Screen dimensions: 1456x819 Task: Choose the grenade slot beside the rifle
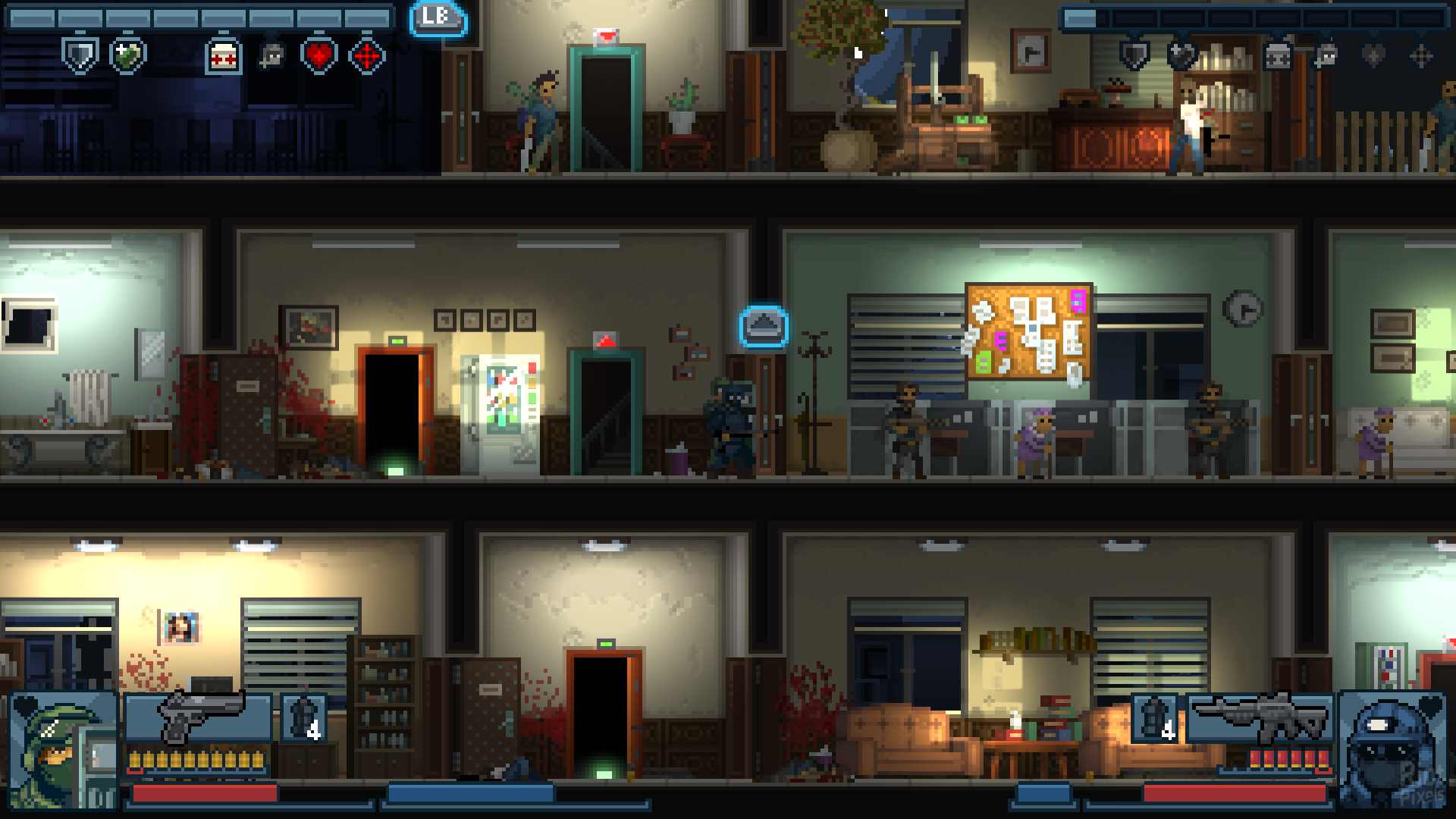[1155, 717]
